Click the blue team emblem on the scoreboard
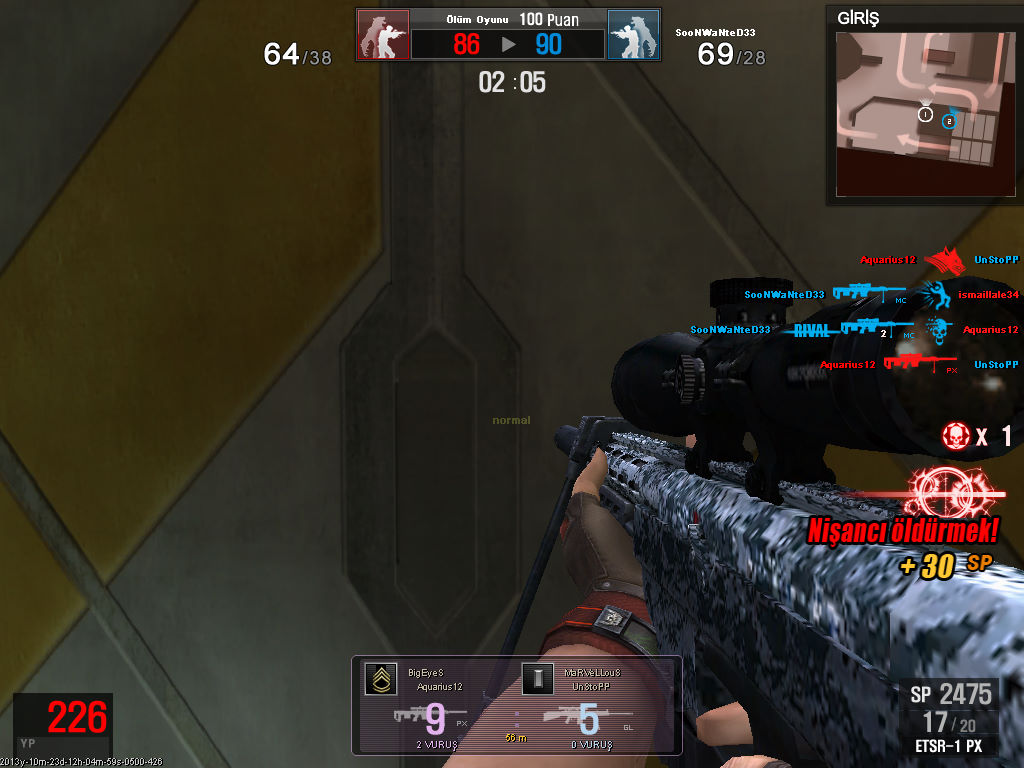 point(633,35)
